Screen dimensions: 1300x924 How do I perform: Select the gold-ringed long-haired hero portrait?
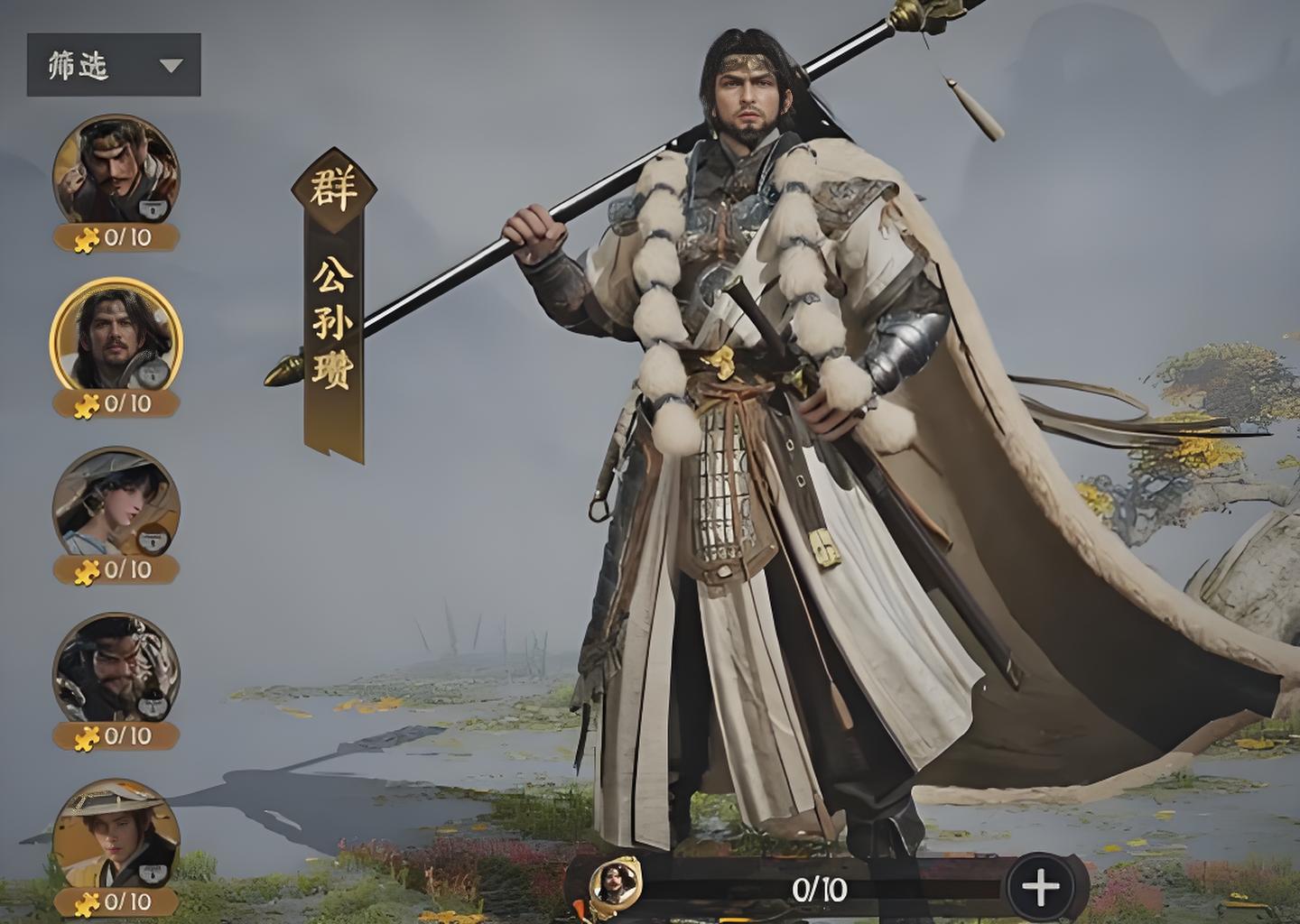pyautogui.click(x=116, y=336)
